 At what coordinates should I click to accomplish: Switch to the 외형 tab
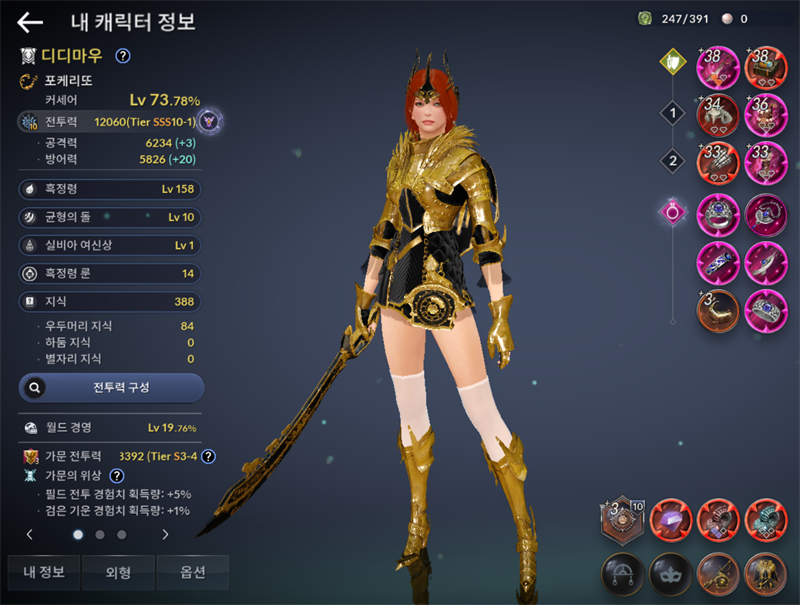pyautogui.click(x=117, y=572)
